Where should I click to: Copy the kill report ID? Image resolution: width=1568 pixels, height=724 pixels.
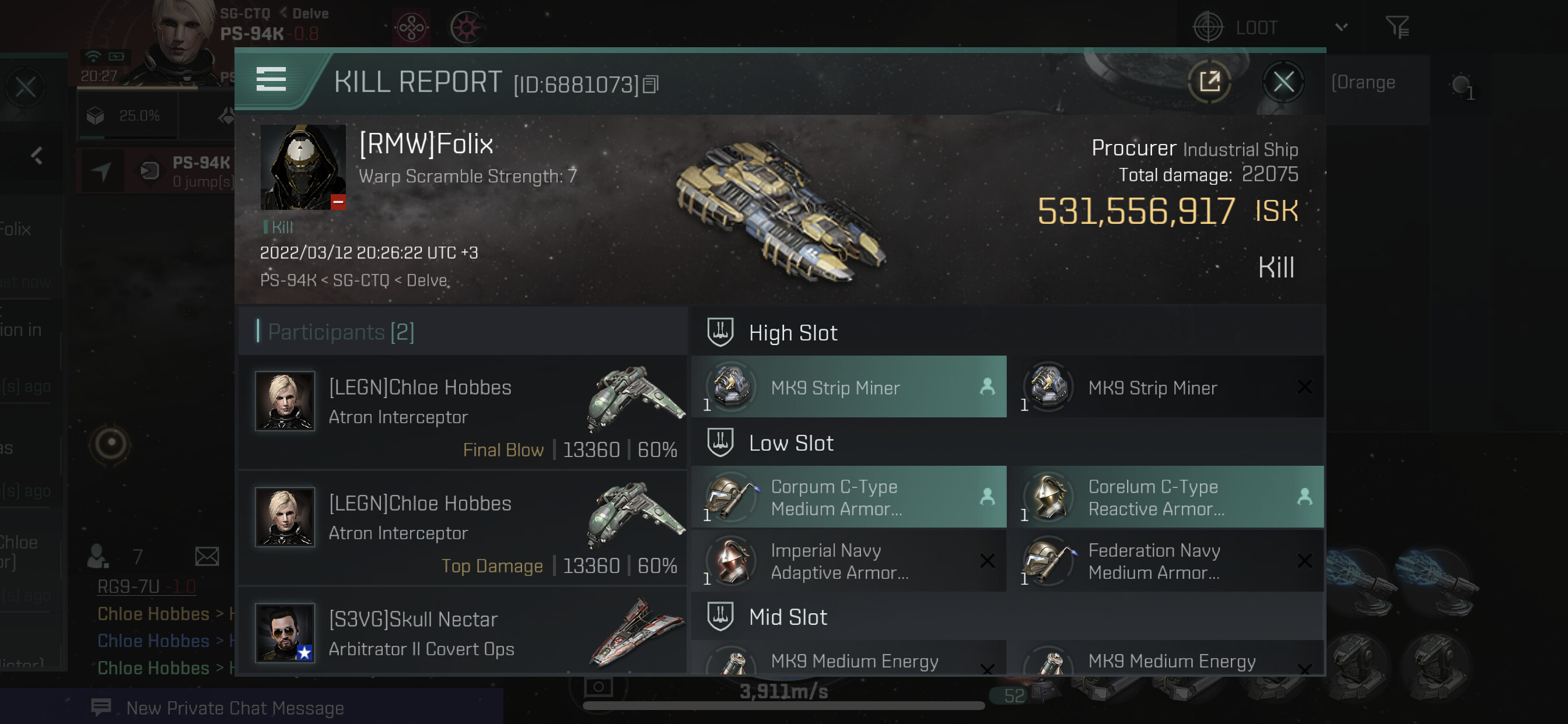coord(650,85)
